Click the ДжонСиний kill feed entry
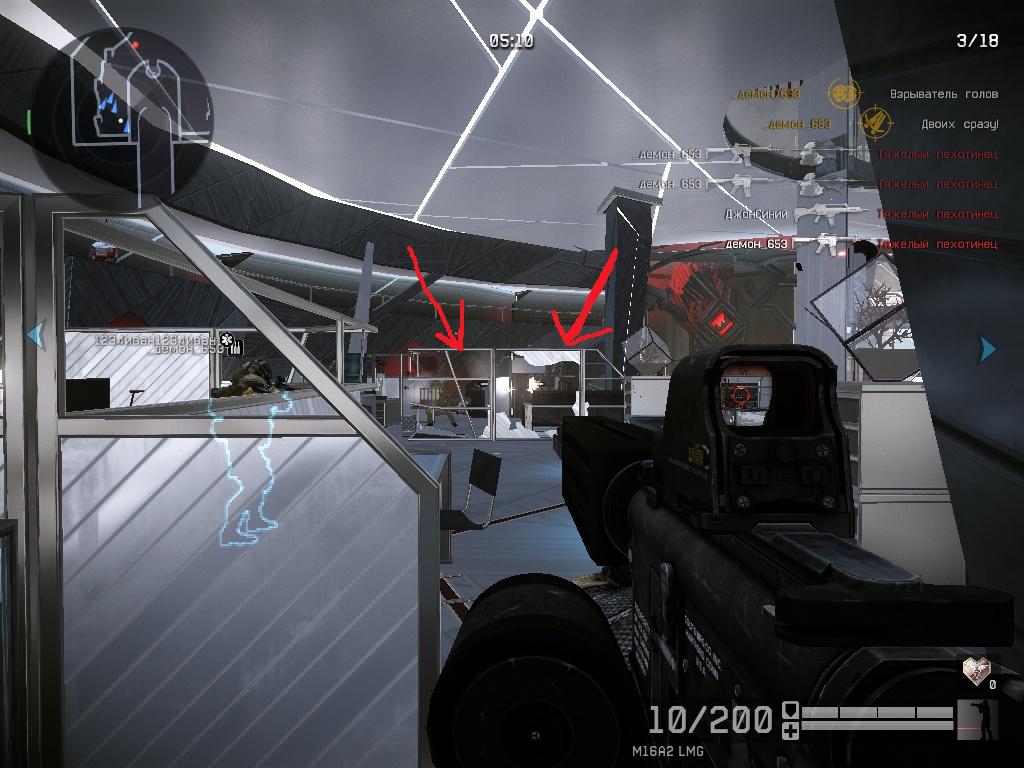The width and height of the screenshot is (1024, 768). [757, 214]
